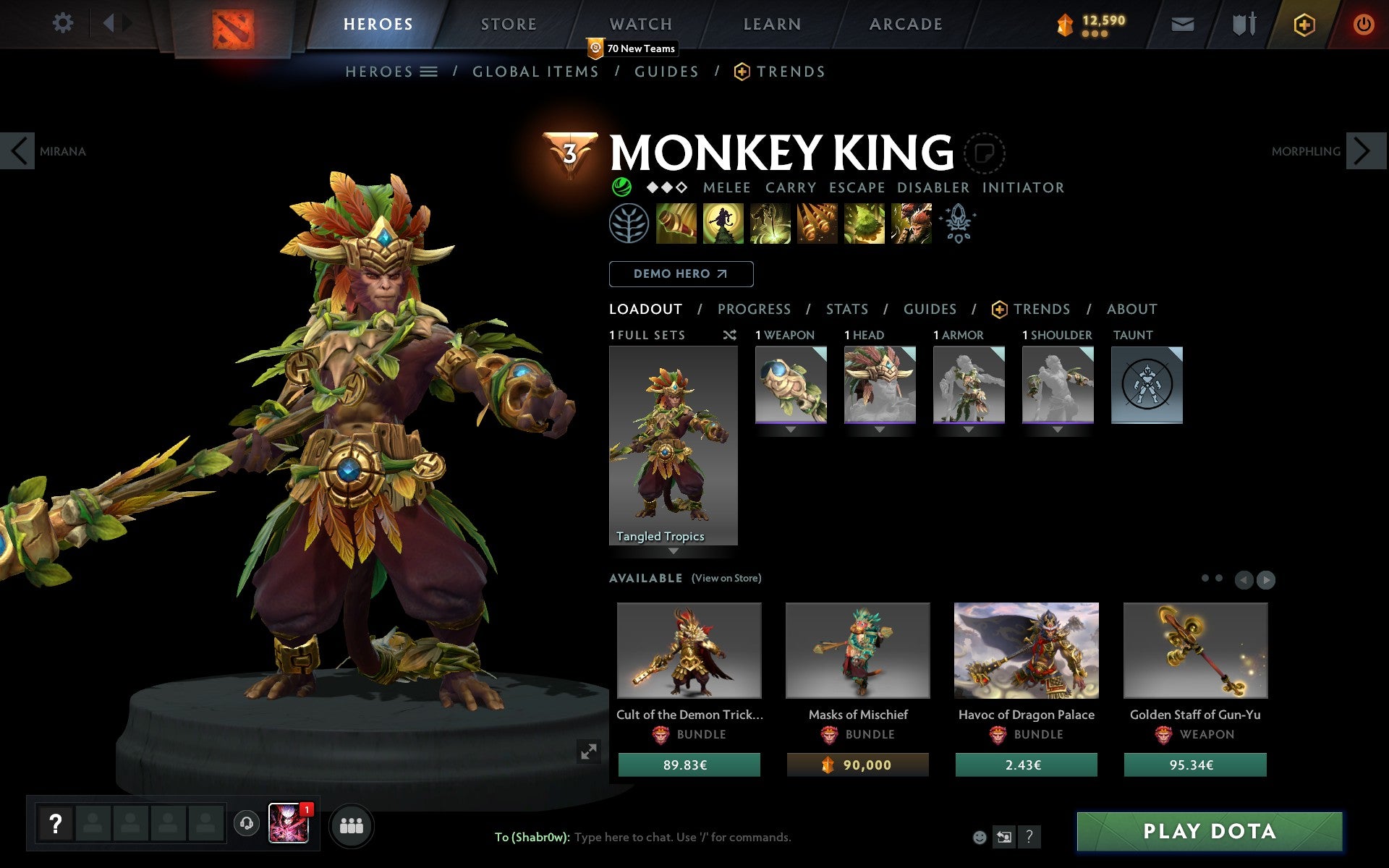Image resolution: width=1389 pixels, height=868 pixels.
Task: Toggle the shuffle option next to Full Sets
Action: (729, 335)
